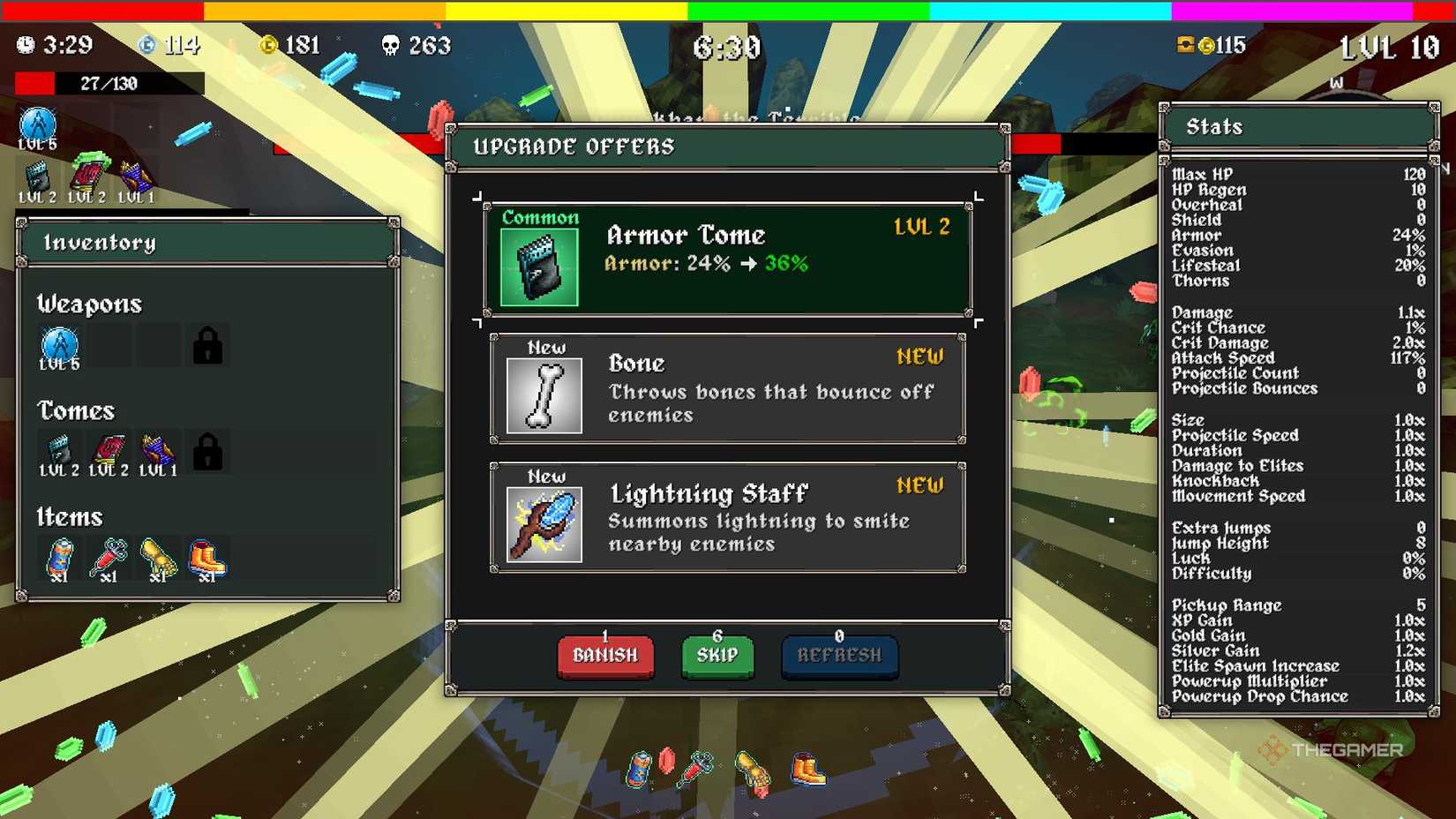Viewport: 1456px width, 819px height.
Task: Select the golden gauntlet under Items
Action: (x=159, y=559)
